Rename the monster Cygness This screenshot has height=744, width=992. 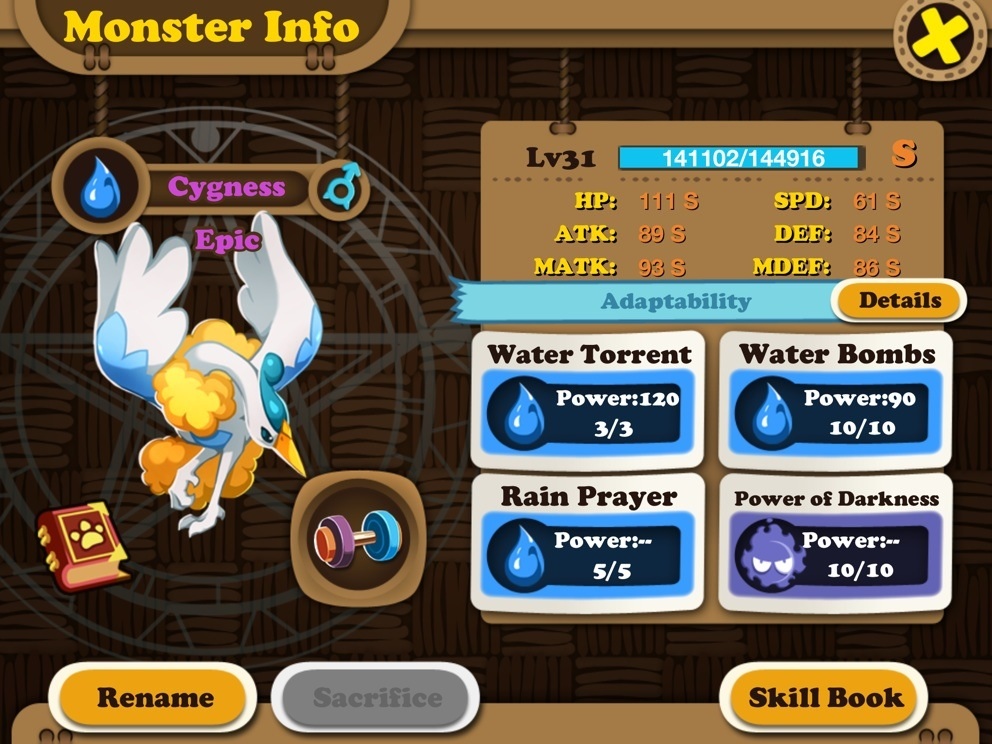click(x=154, y=697)
